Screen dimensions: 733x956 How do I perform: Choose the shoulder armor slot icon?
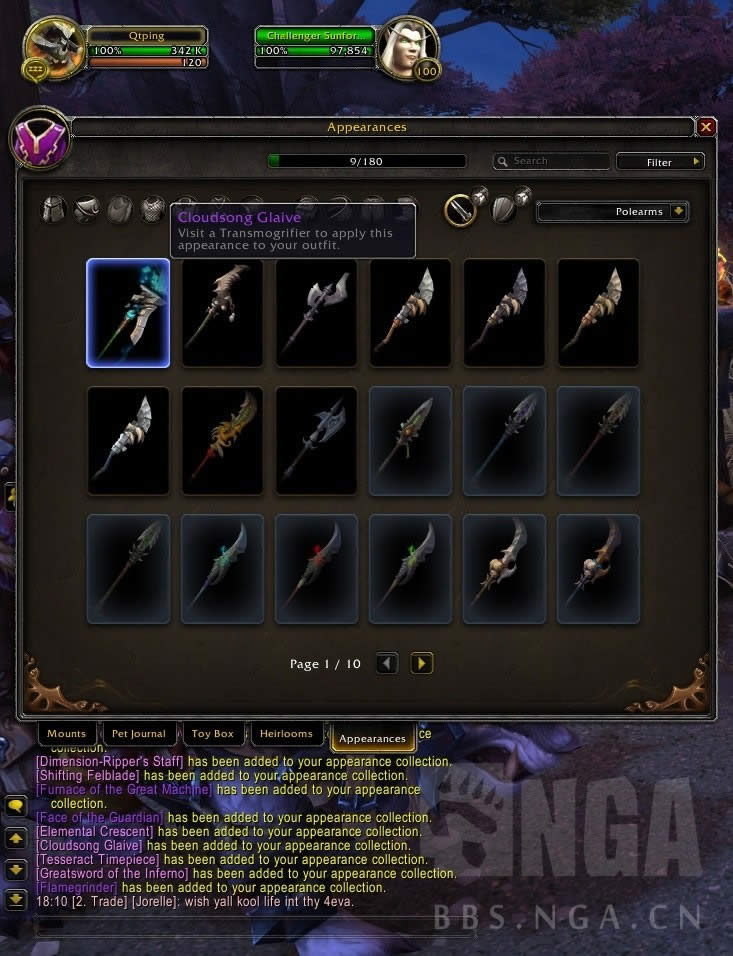87,210
